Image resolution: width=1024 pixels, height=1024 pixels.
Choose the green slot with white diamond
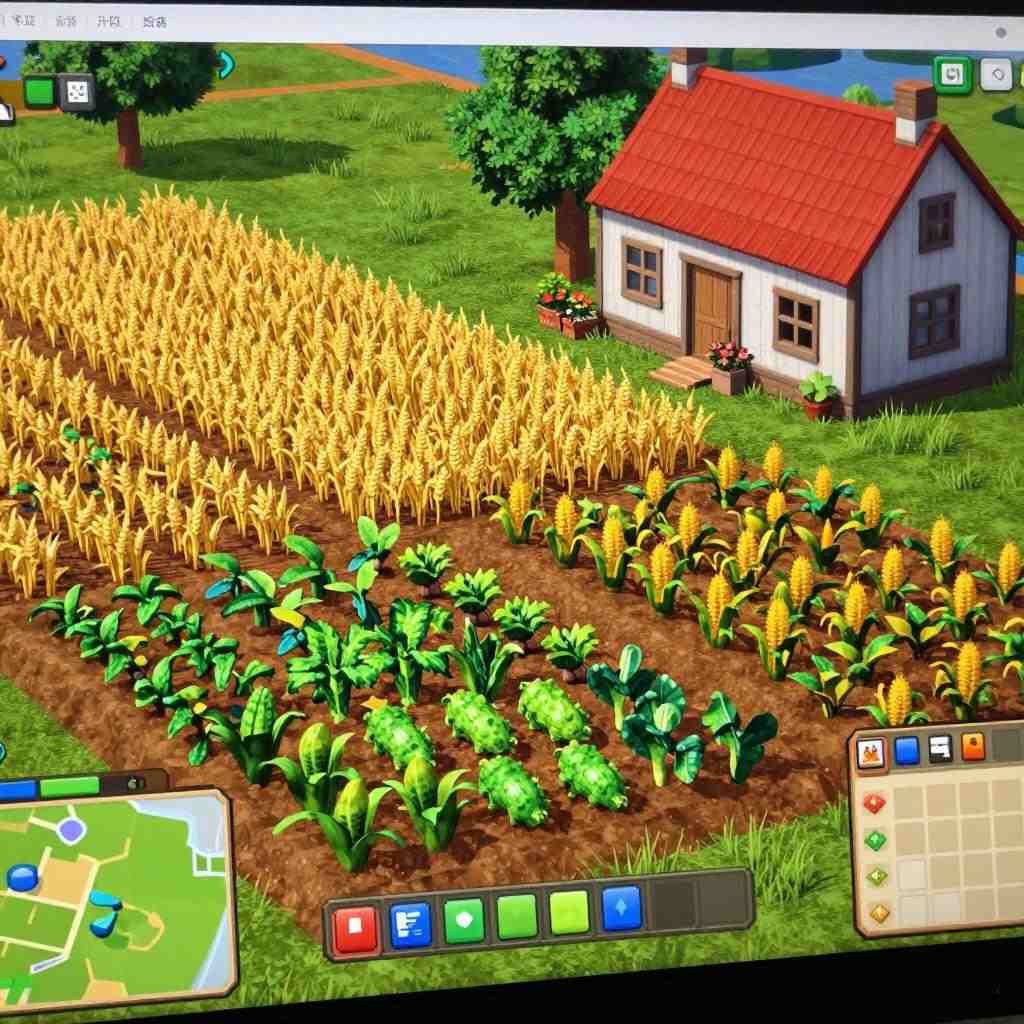[463, 919]
